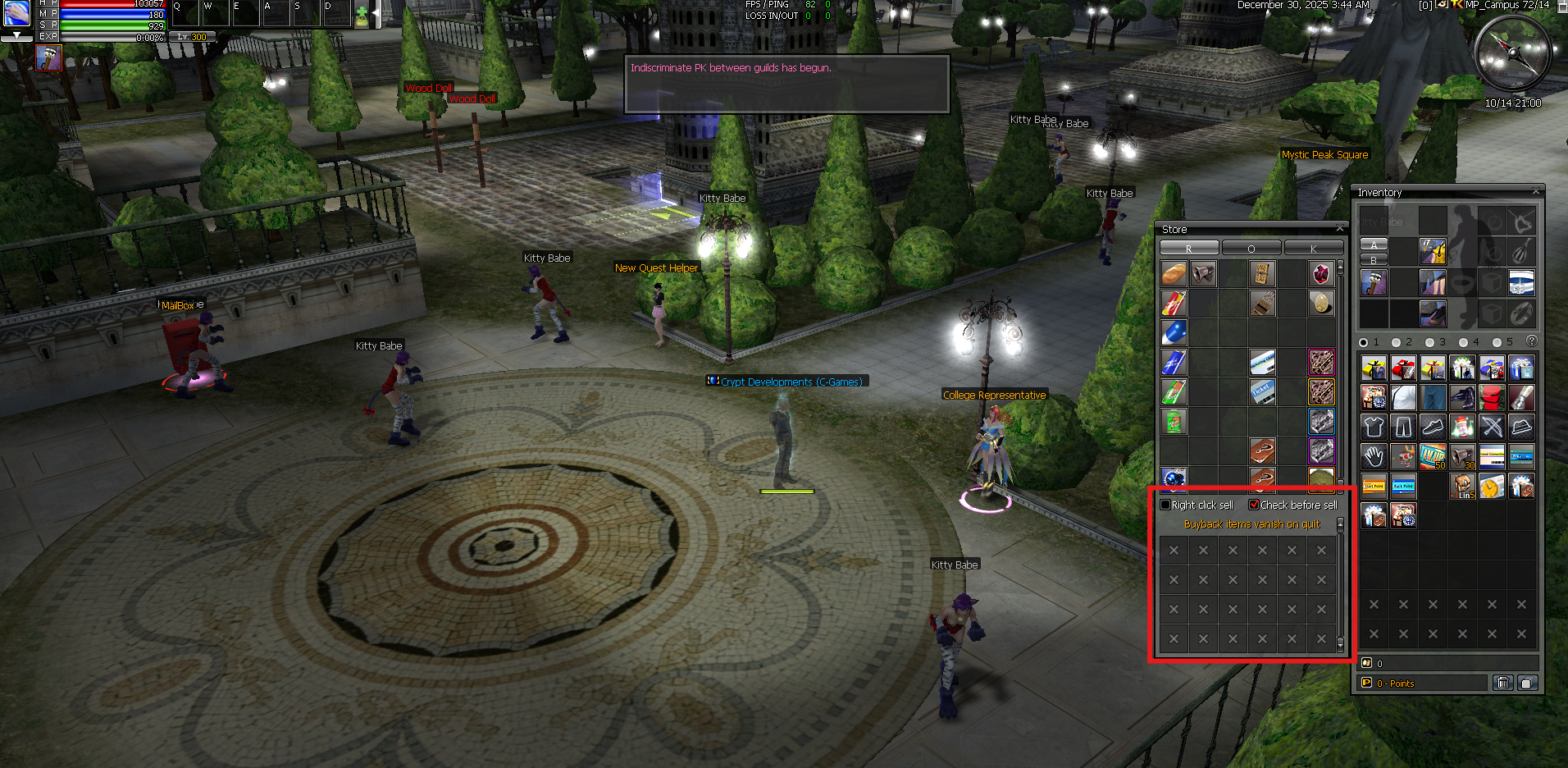Select the LV UP 50 item in inventory
1568x768 pixels.
tap(1433, 456)
